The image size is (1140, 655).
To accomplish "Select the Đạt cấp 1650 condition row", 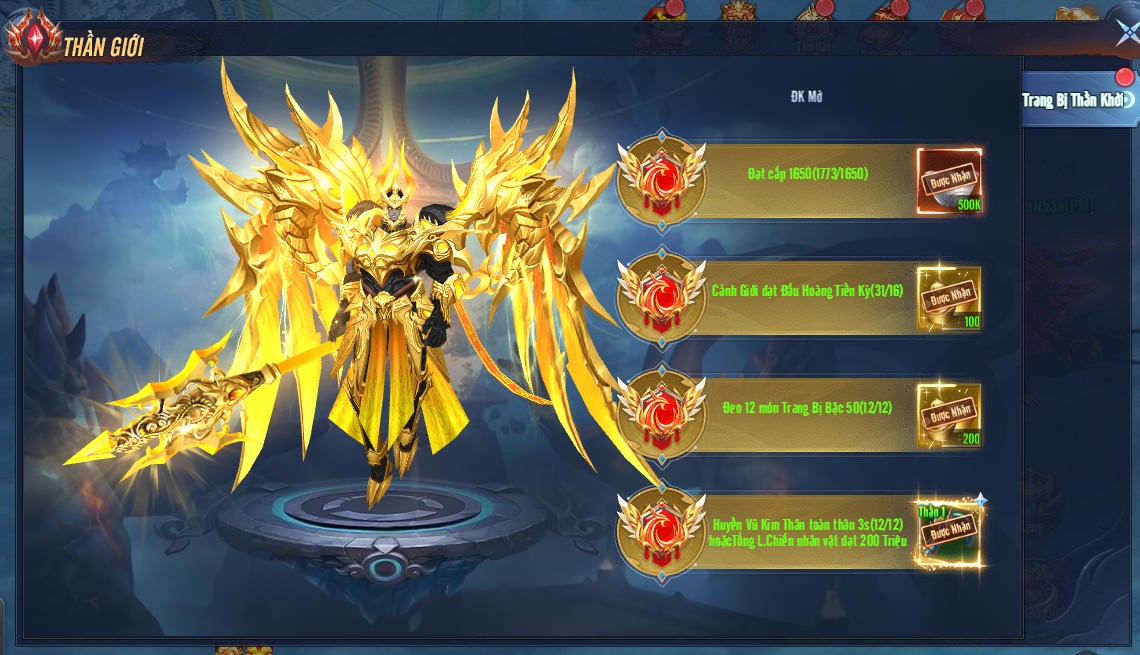I will [807, 174].
